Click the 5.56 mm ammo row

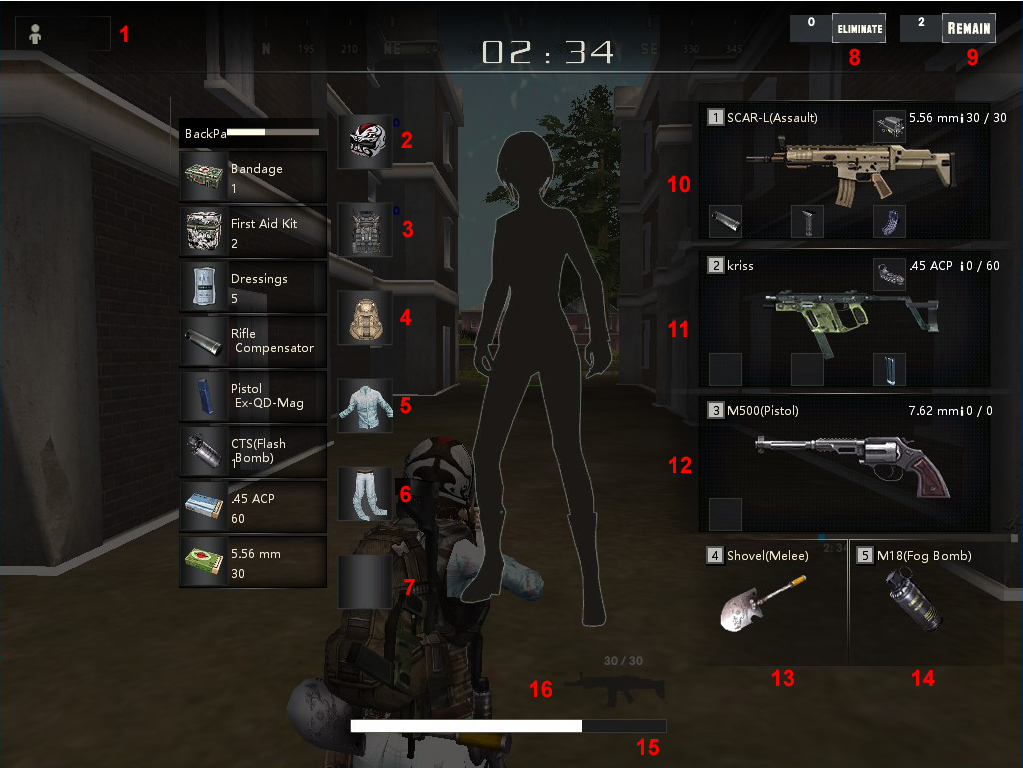pyautogui.click(x=253, y=562)
